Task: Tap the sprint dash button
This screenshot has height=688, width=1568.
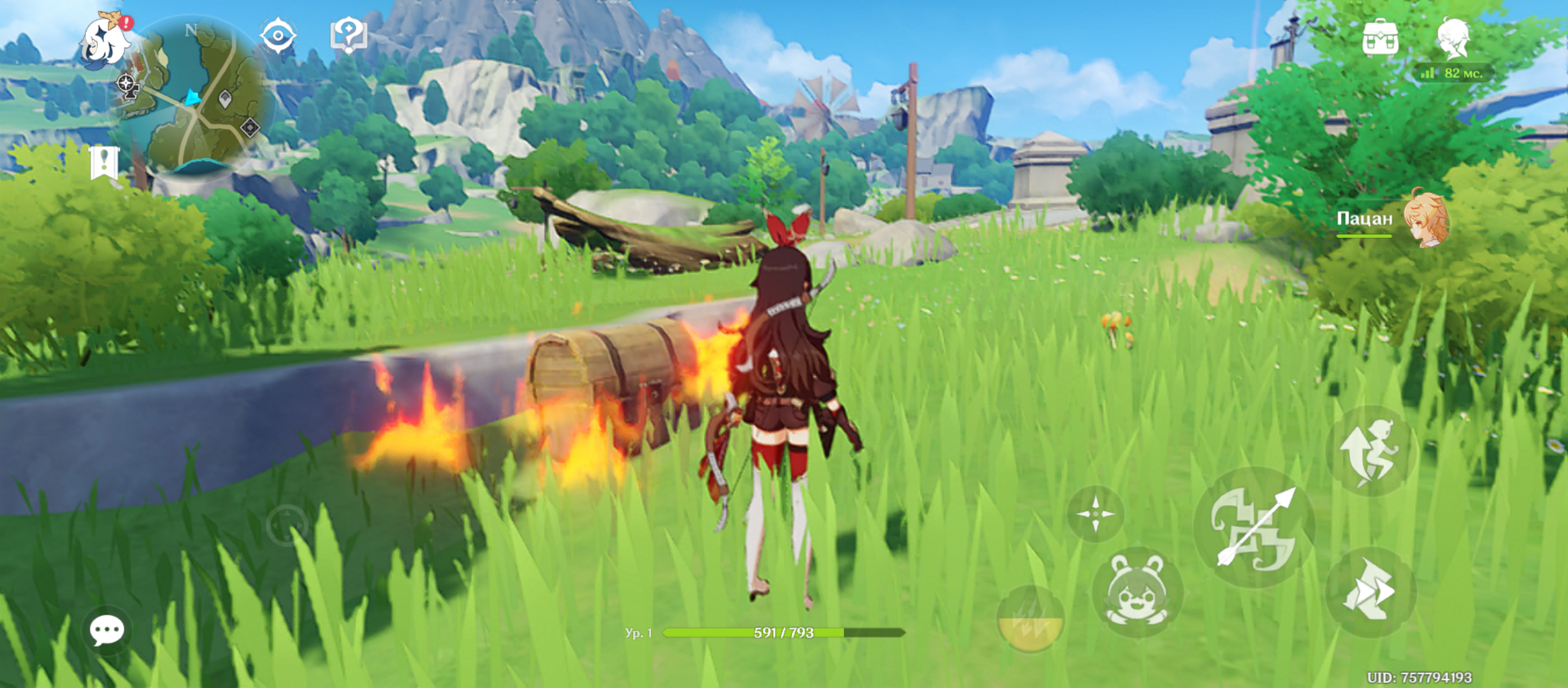Action: (x=1370, y=592)
